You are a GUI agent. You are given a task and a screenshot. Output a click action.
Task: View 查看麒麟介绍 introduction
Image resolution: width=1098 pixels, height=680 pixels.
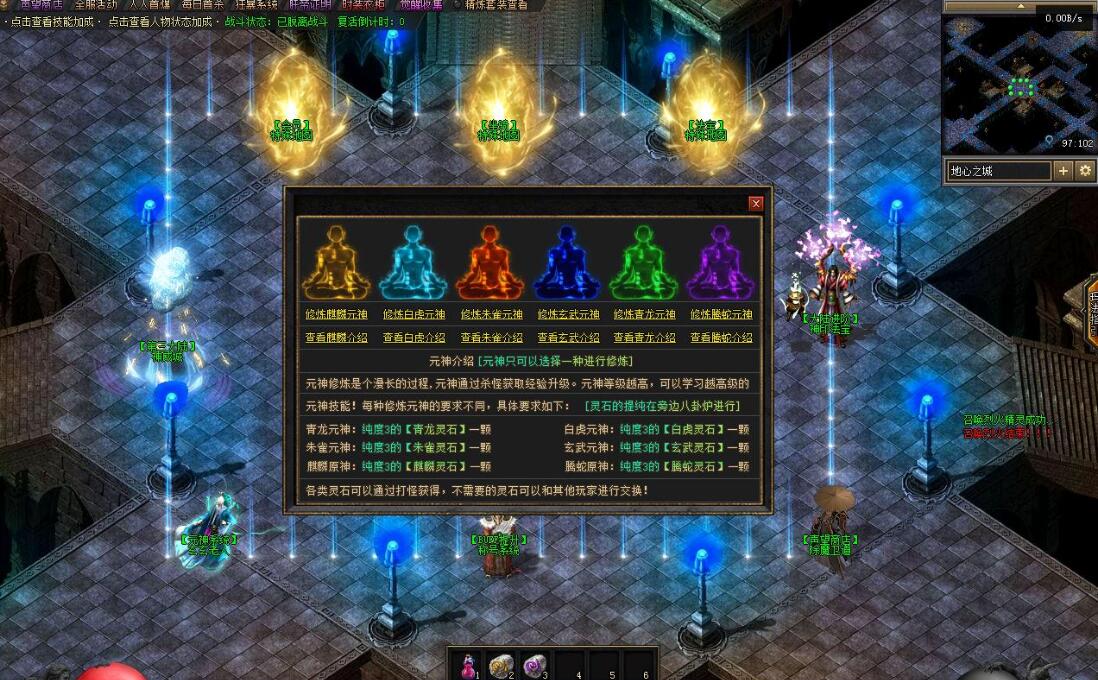(336, 338)
